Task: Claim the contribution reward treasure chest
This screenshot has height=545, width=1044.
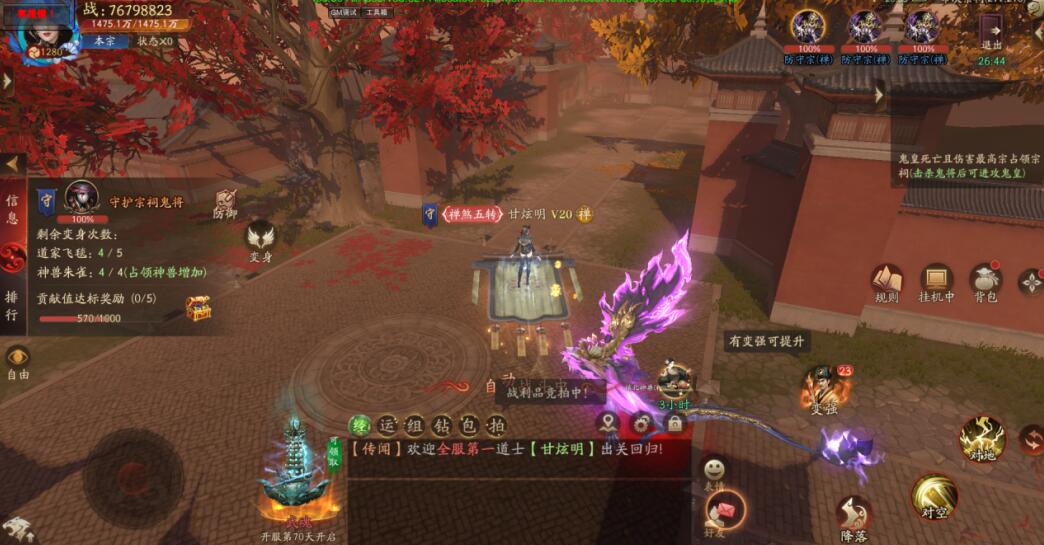Action: coord(198,306)
